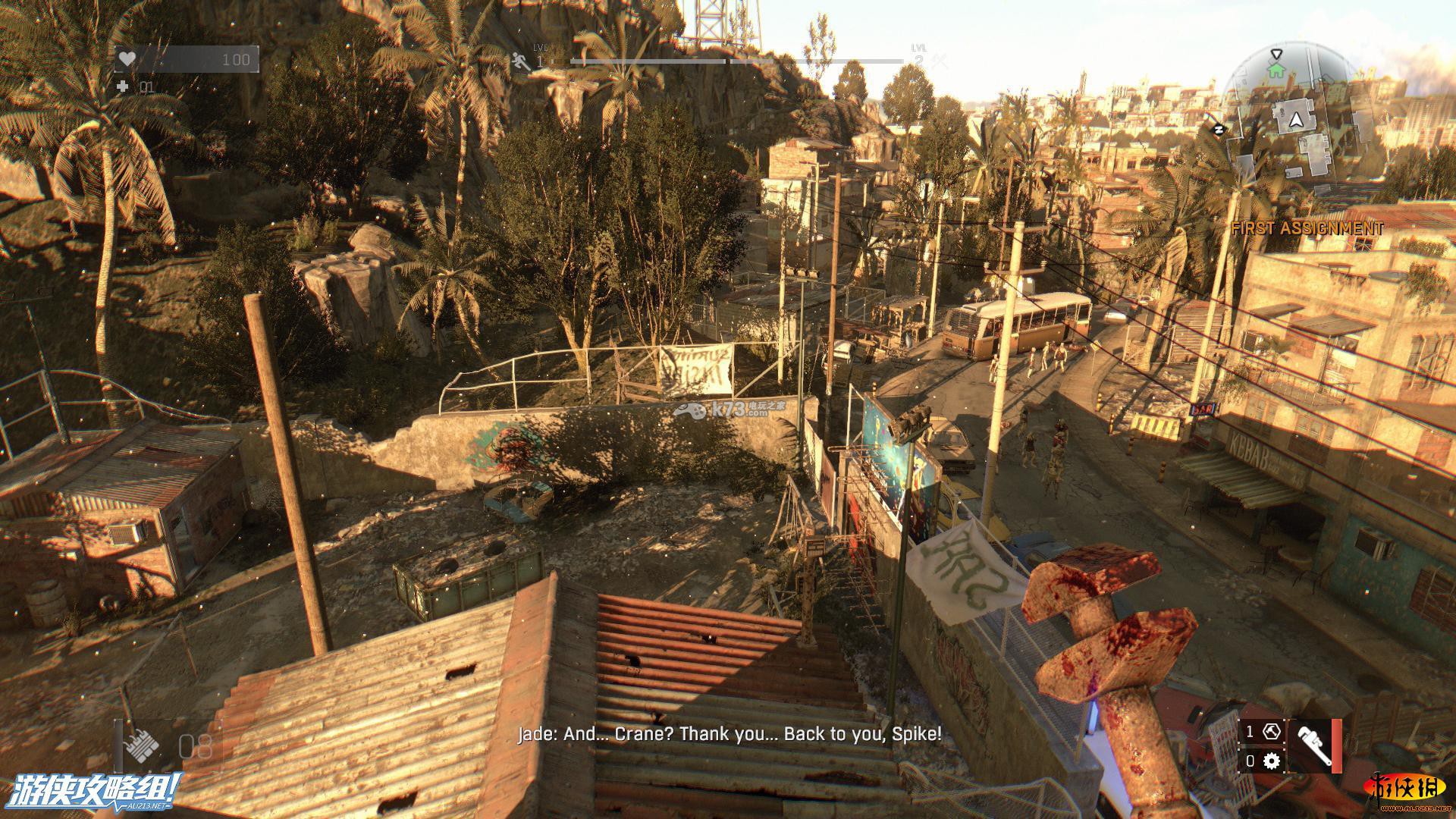Open the First Assignment quest tracker

click(1307, 228)
